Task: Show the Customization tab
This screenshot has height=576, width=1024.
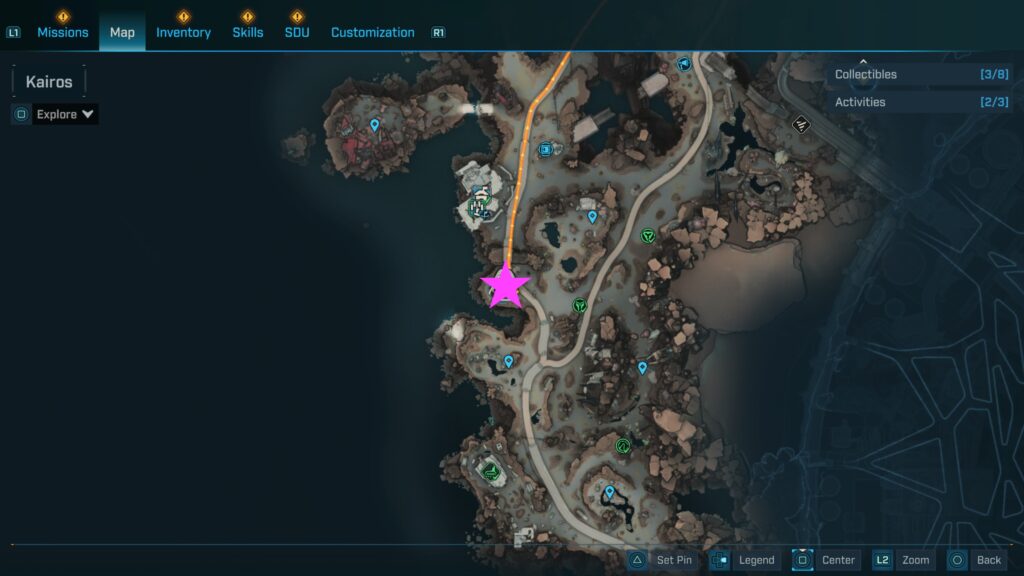Action: click(x=372, y=32)
